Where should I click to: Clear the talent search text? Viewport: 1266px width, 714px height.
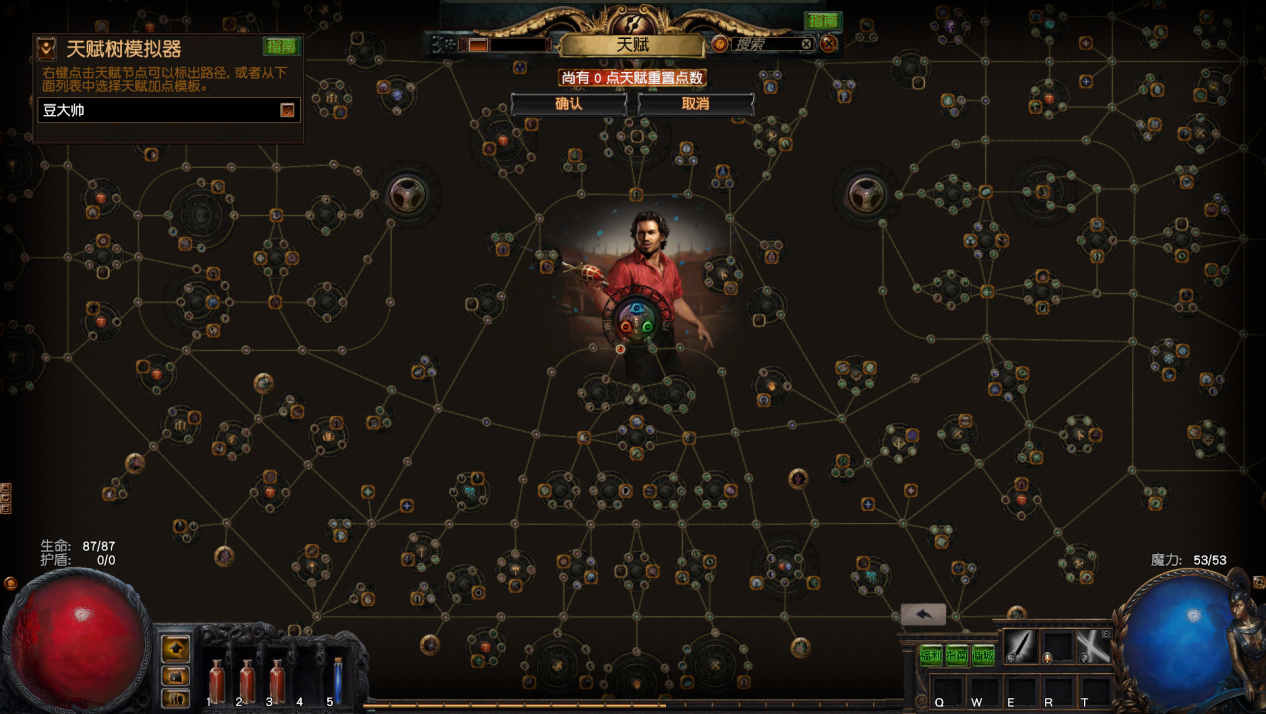point(807,44)
